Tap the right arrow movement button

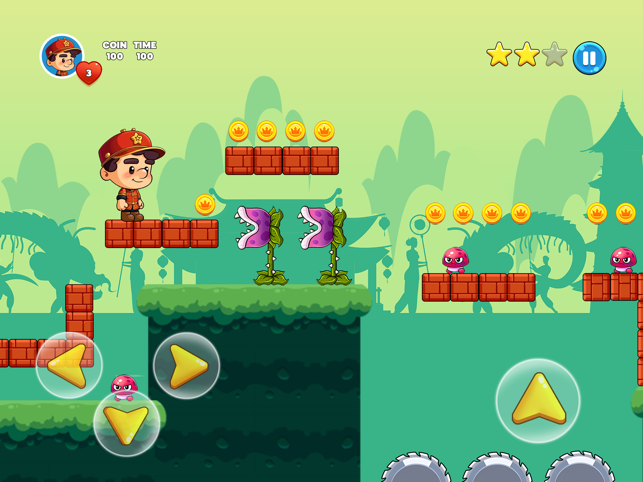187,365
